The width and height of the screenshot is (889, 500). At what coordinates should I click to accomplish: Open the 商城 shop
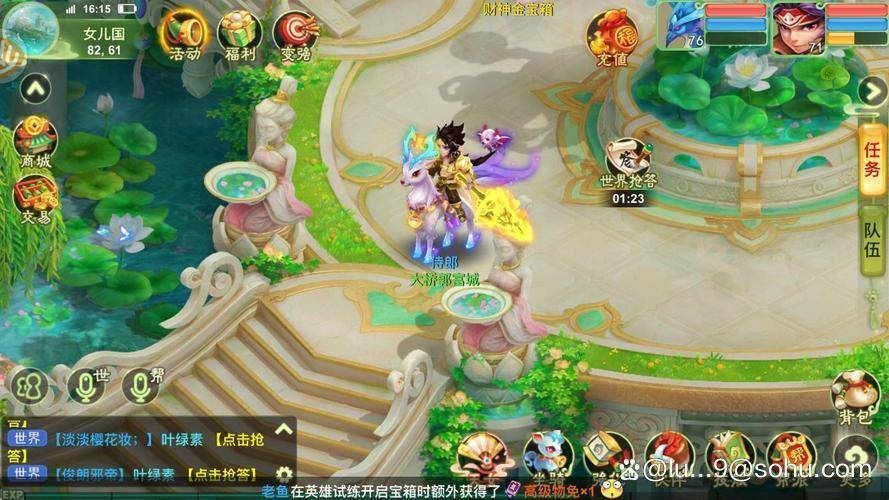pos(35,142)
